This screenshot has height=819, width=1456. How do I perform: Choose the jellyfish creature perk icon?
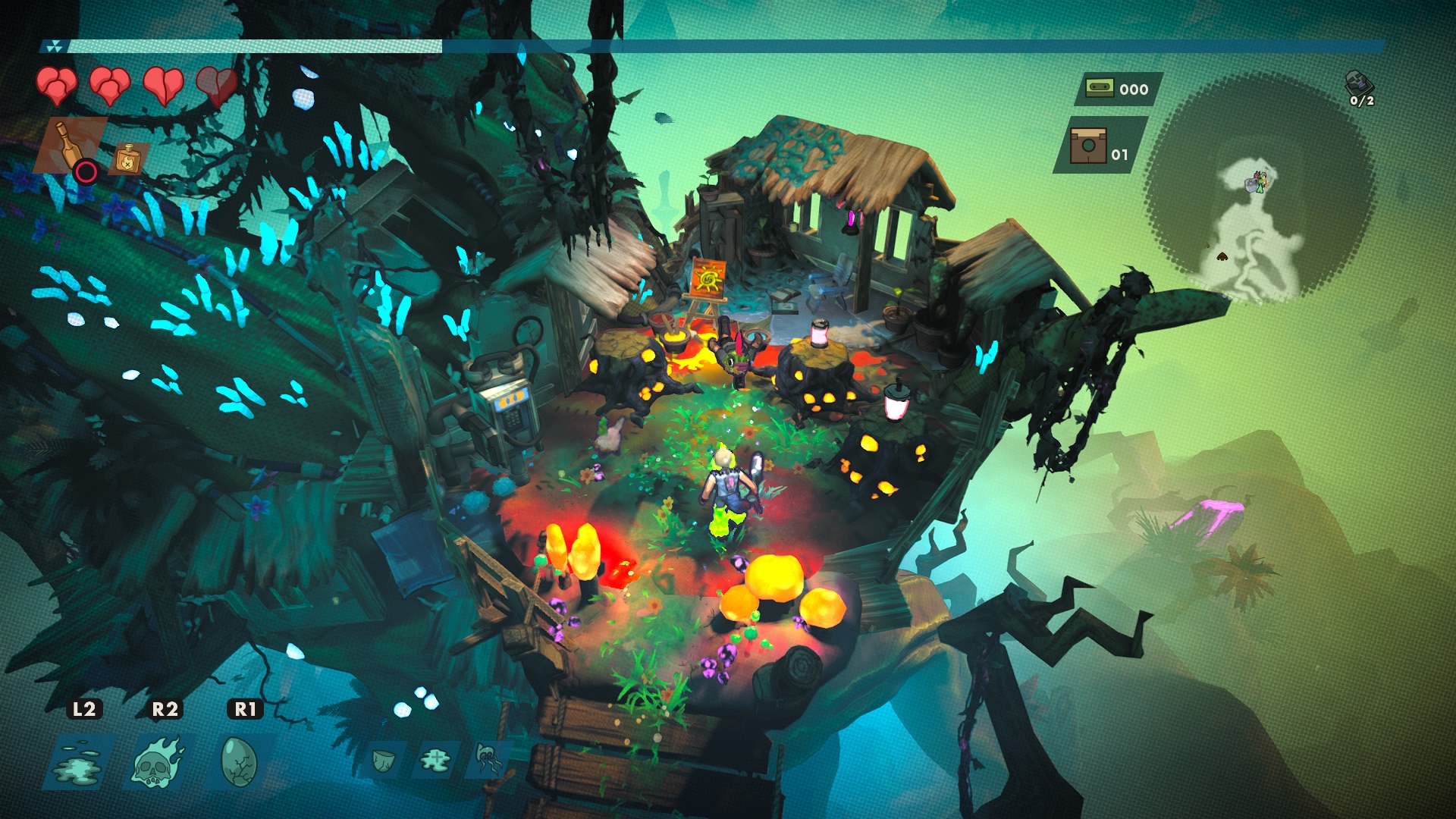point(487,758)
